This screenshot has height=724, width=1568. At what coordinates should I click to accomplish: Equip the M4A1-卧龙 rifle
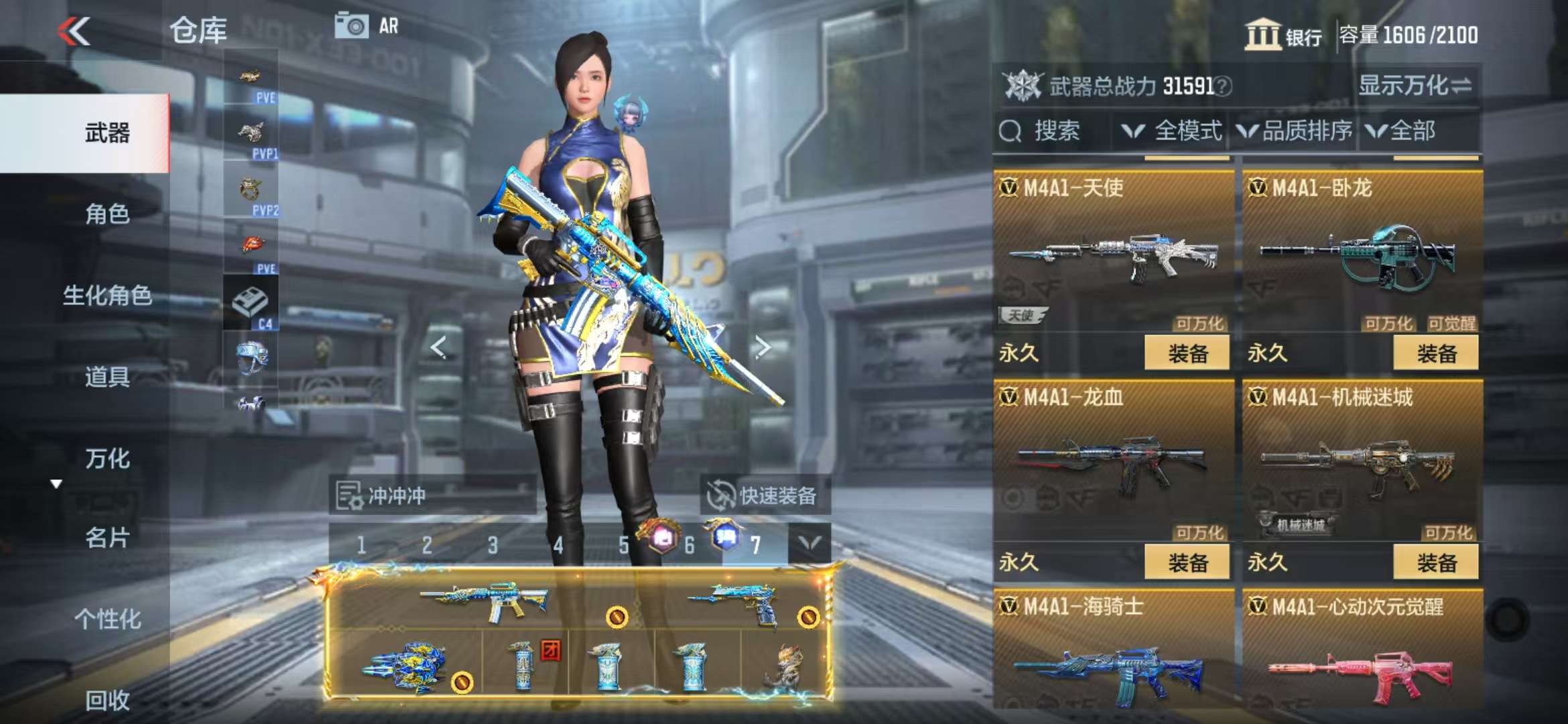point(1436,353)
